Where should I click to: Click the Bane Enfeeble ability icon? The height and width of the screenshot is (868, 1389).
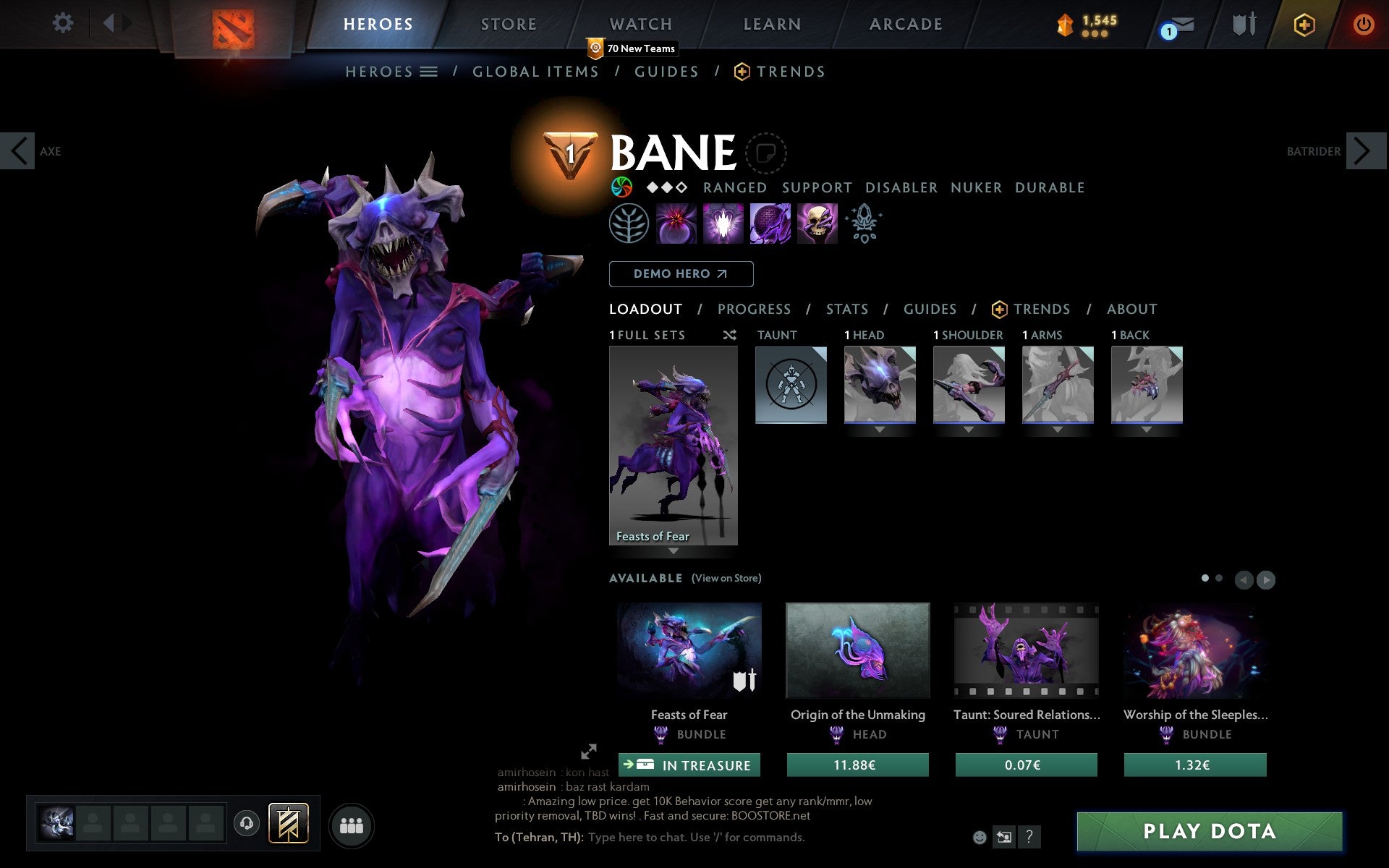[x=674, y=224]
